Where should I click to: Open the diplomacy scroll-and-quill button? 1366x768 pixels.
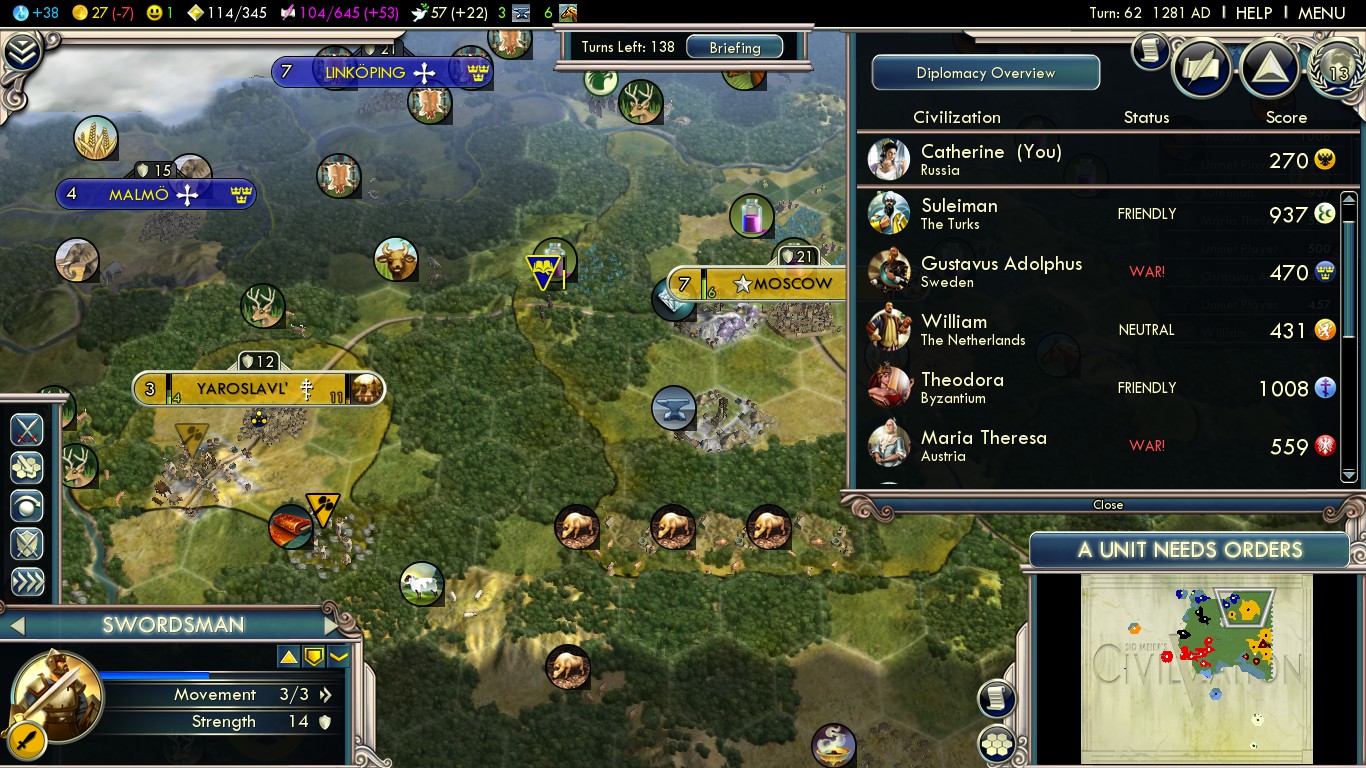pyautogui.click(x=1203, y=67)
